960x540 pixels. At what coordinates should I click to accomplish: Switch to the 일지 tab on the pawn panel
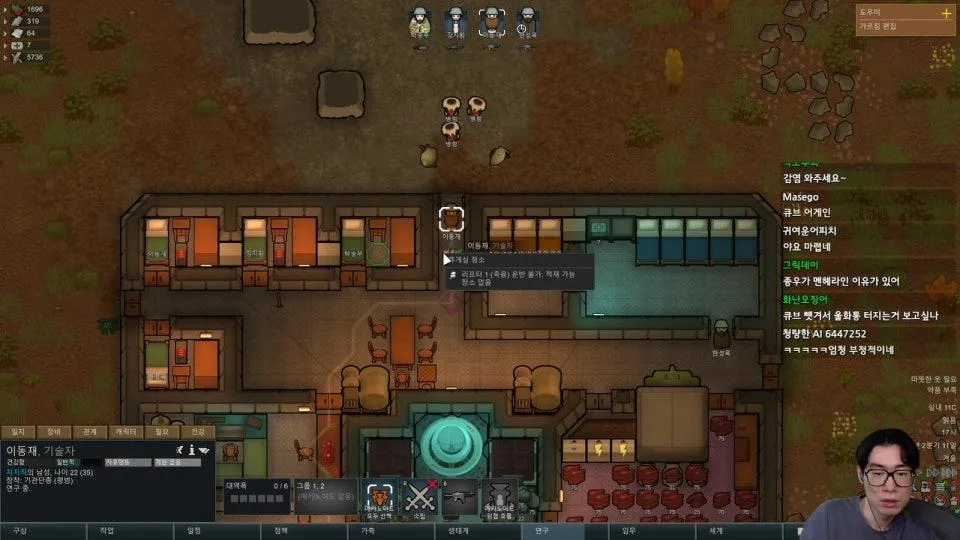(18, 432)
